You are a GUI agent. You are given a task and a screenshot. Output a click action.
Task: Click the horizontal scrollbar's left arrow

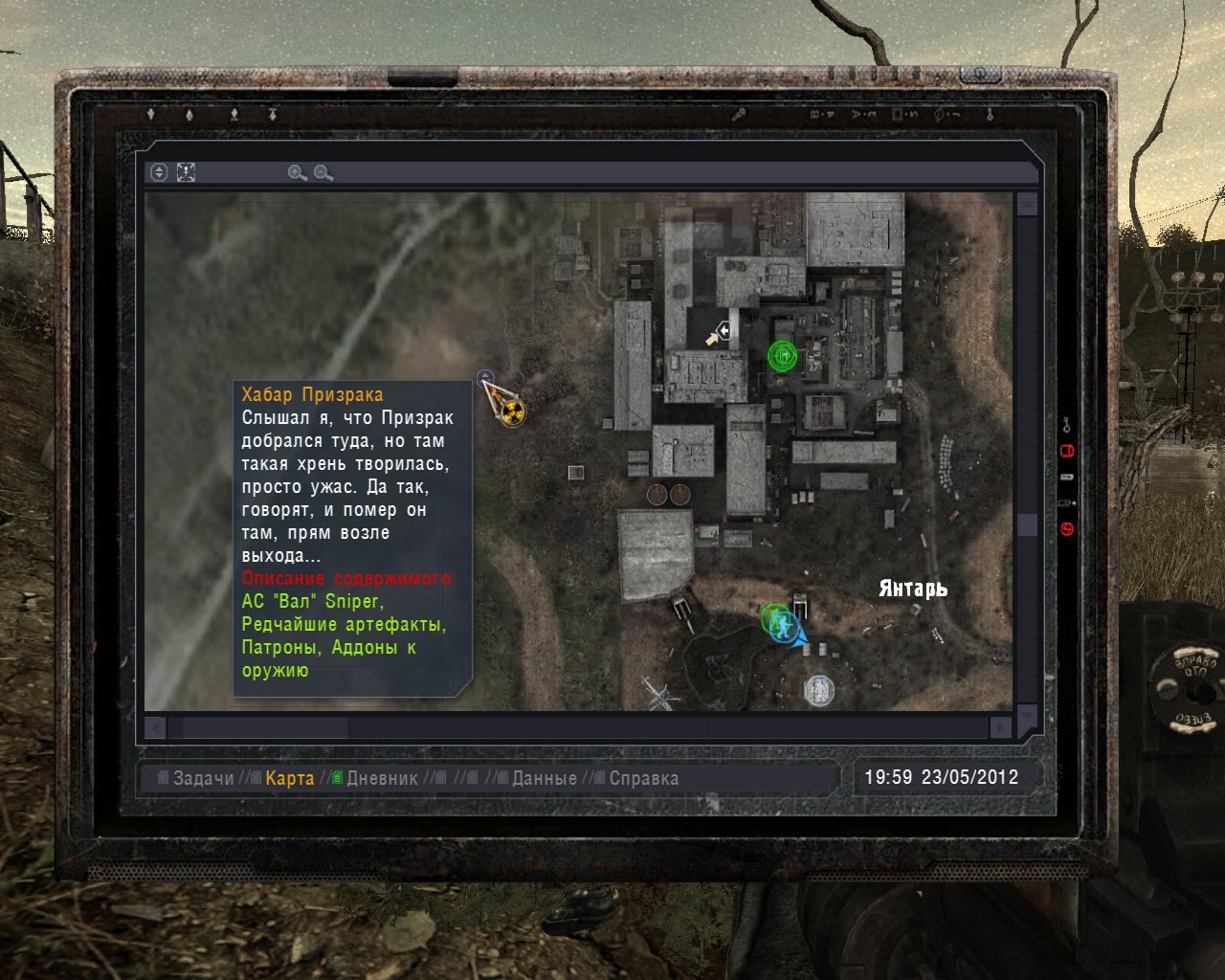pyautogui.click(x=155, y=727)
